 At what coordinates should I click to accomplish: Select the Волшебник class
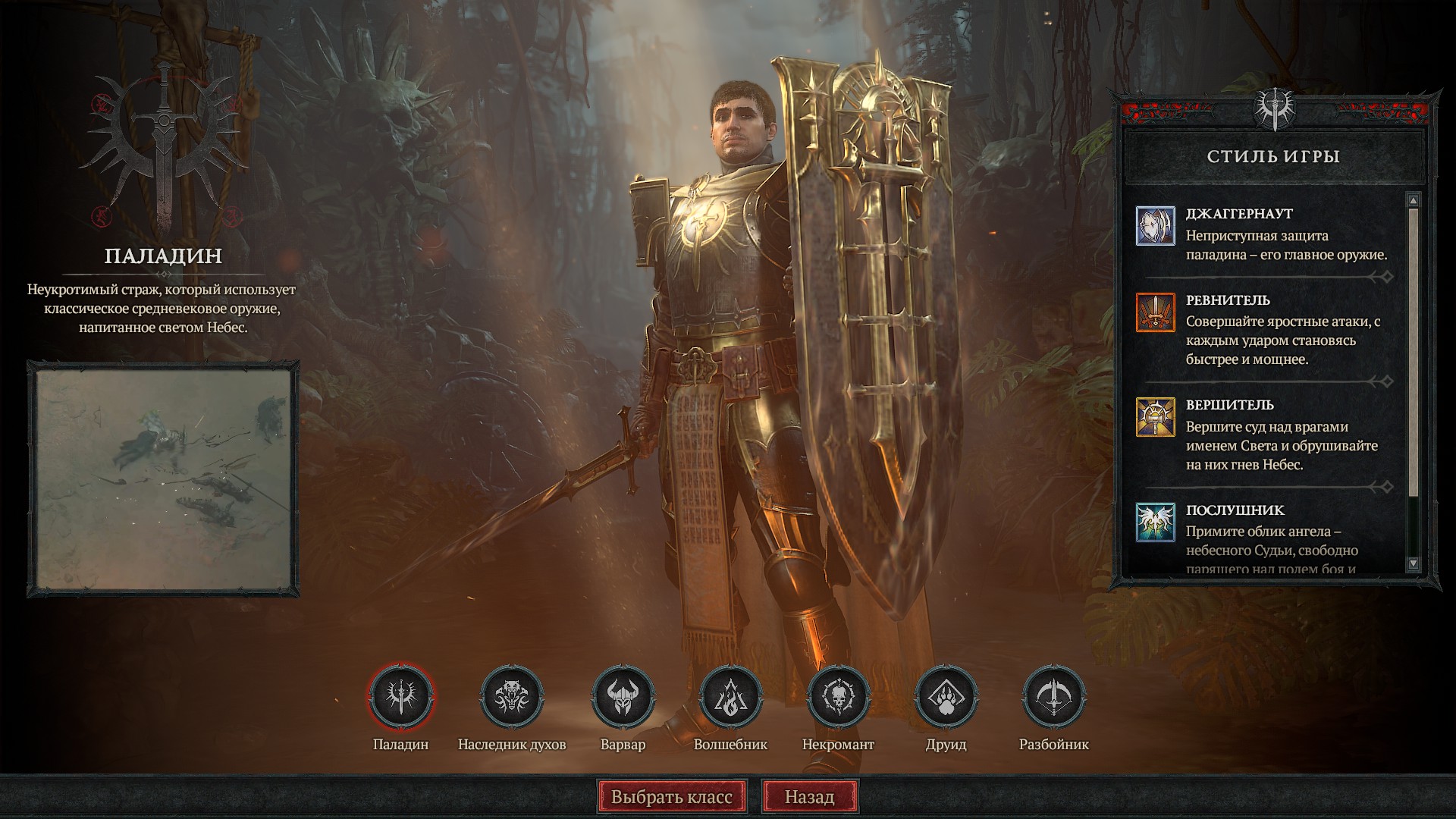click(730, 696)
